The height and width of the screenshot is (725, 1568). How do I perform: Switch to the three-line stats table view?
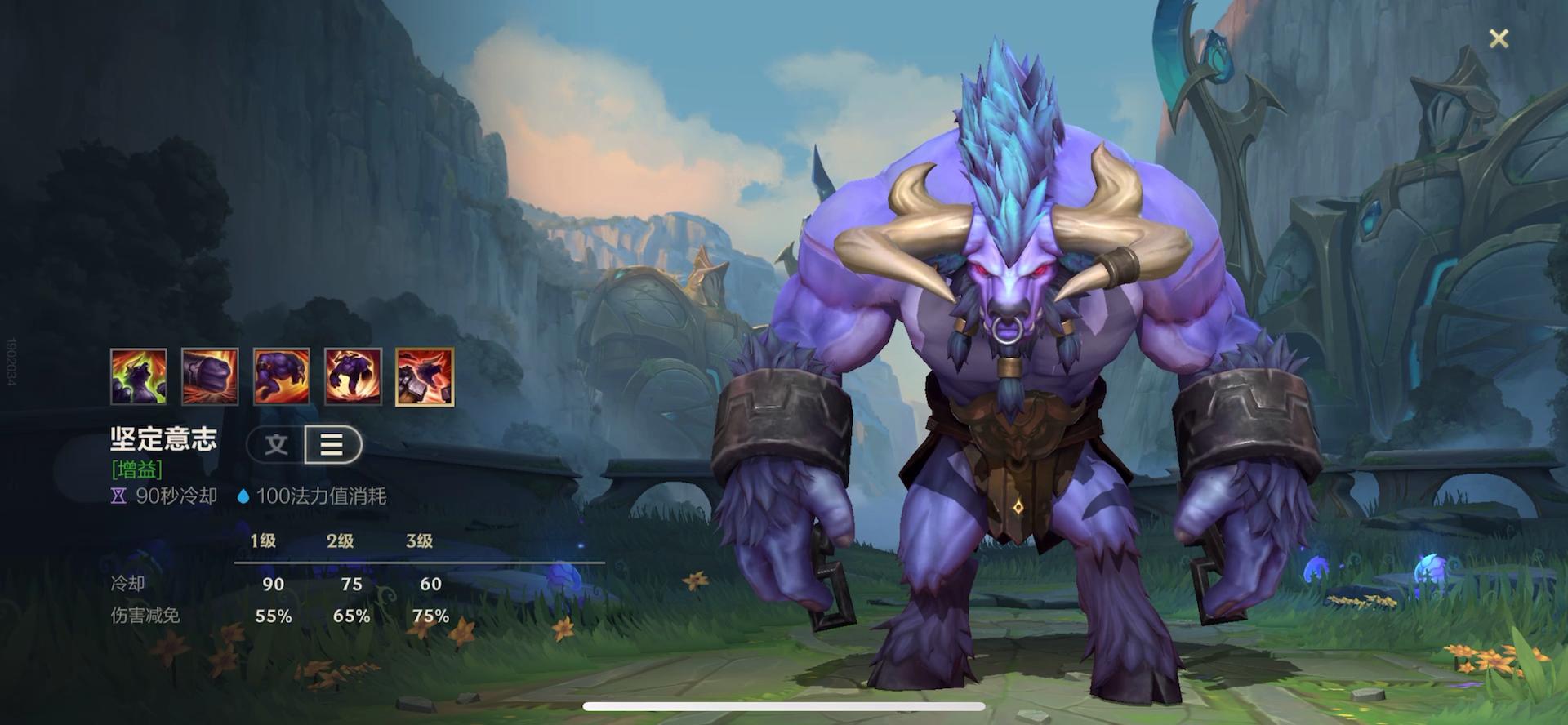pyautogui.click(x=332, y=445)
